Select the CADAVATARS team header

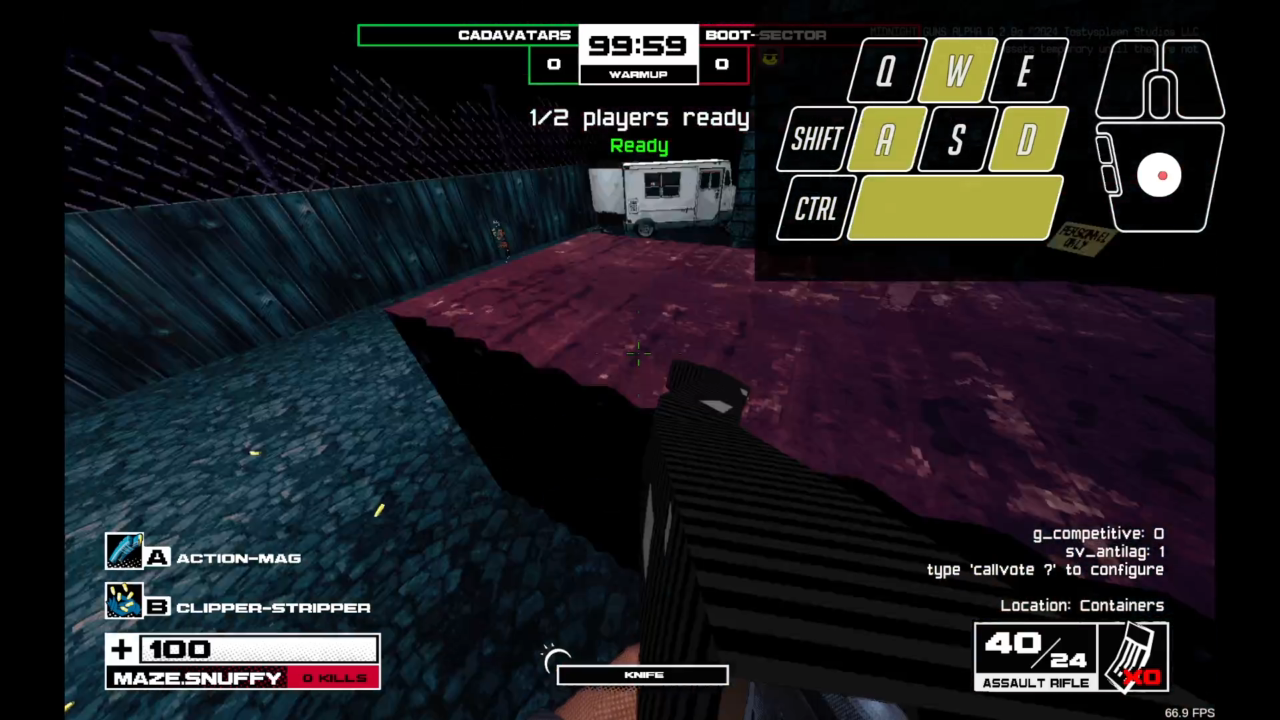513,35
